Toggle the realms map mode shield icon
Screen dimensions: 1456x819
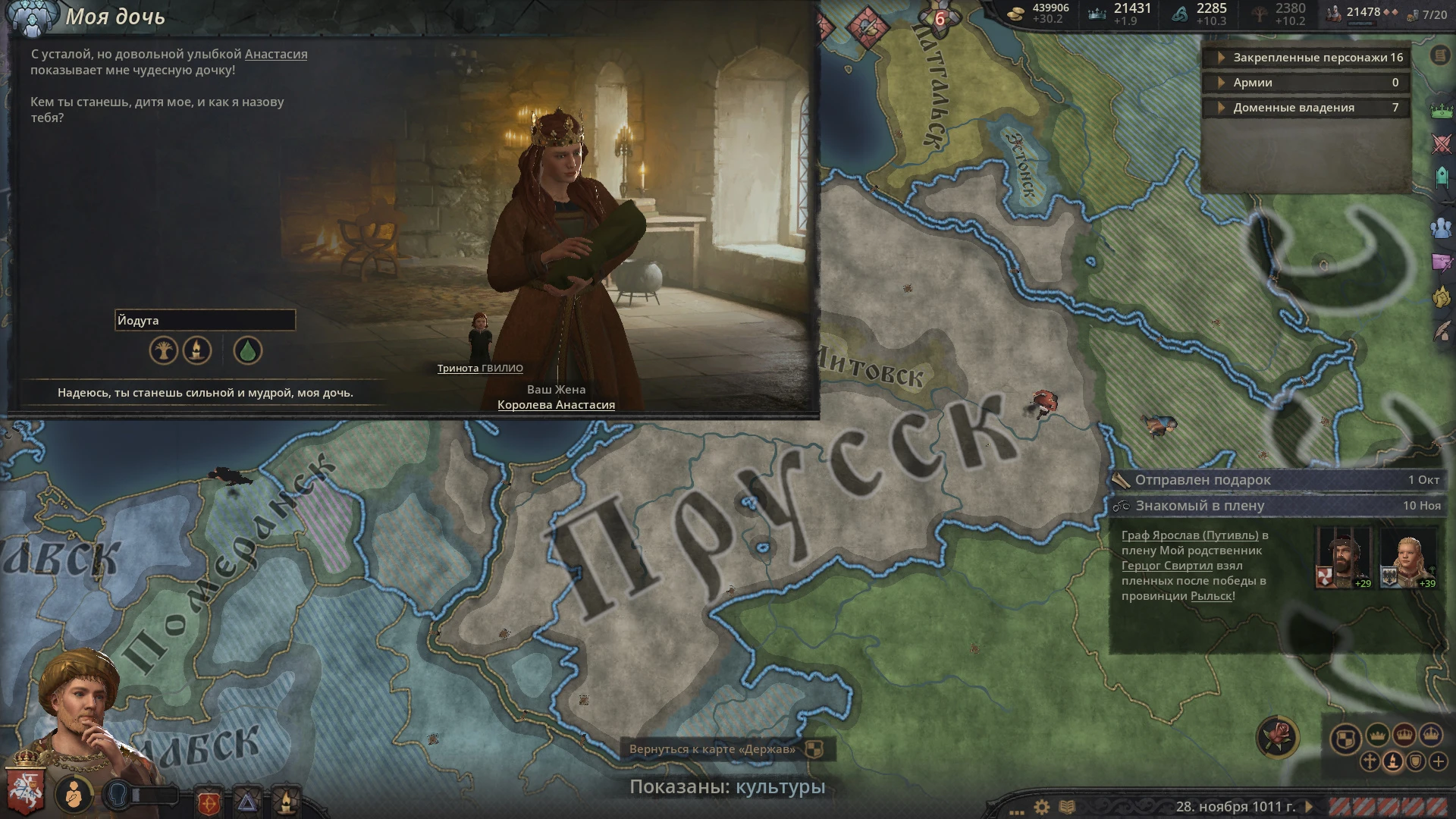click(1345, 739)
